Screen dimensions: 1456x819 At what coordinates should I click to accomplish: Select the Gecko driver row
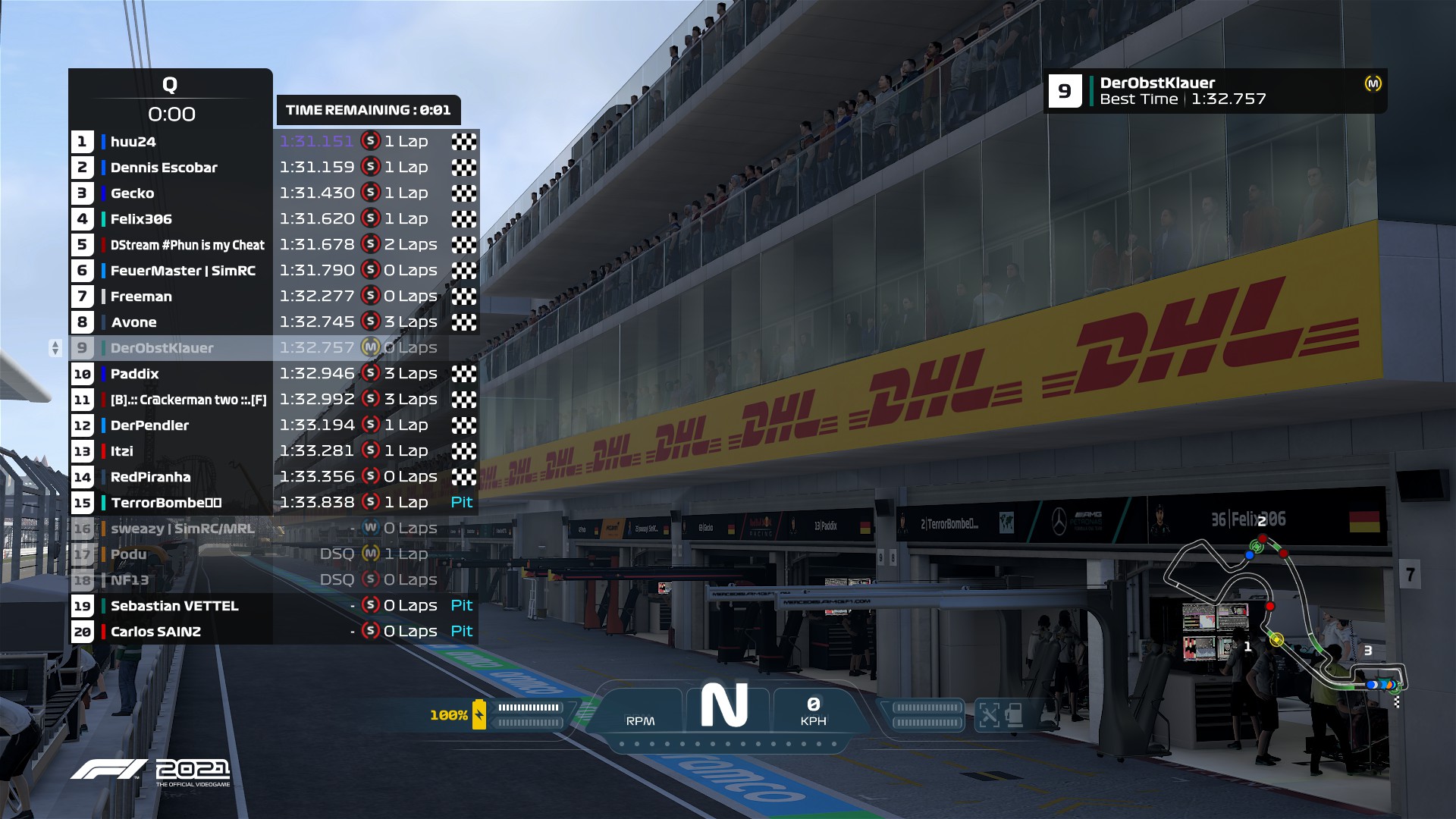133,193
